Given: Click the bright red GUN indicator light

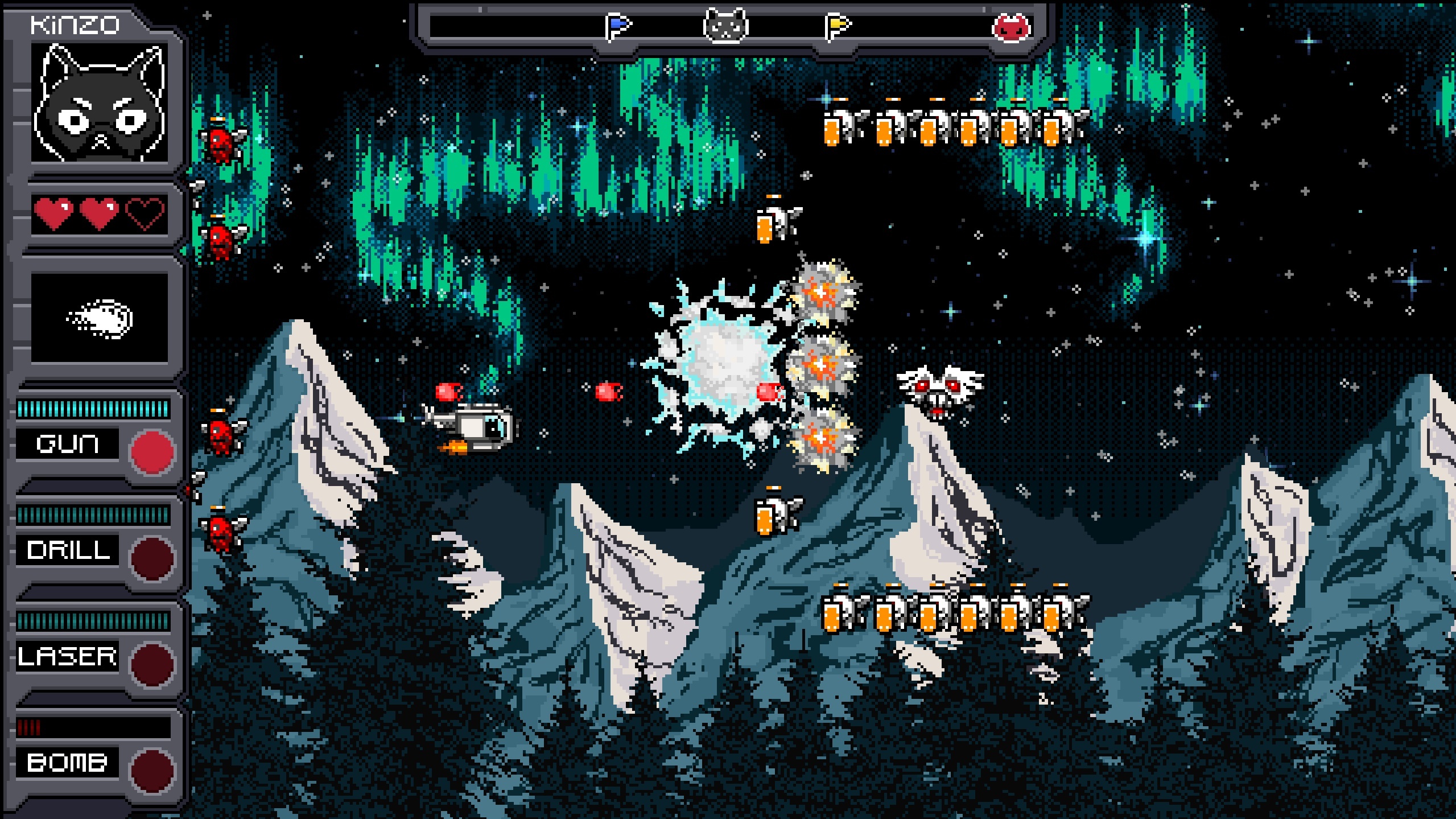Looking at the screenshot, I should (x=152, y=452).
